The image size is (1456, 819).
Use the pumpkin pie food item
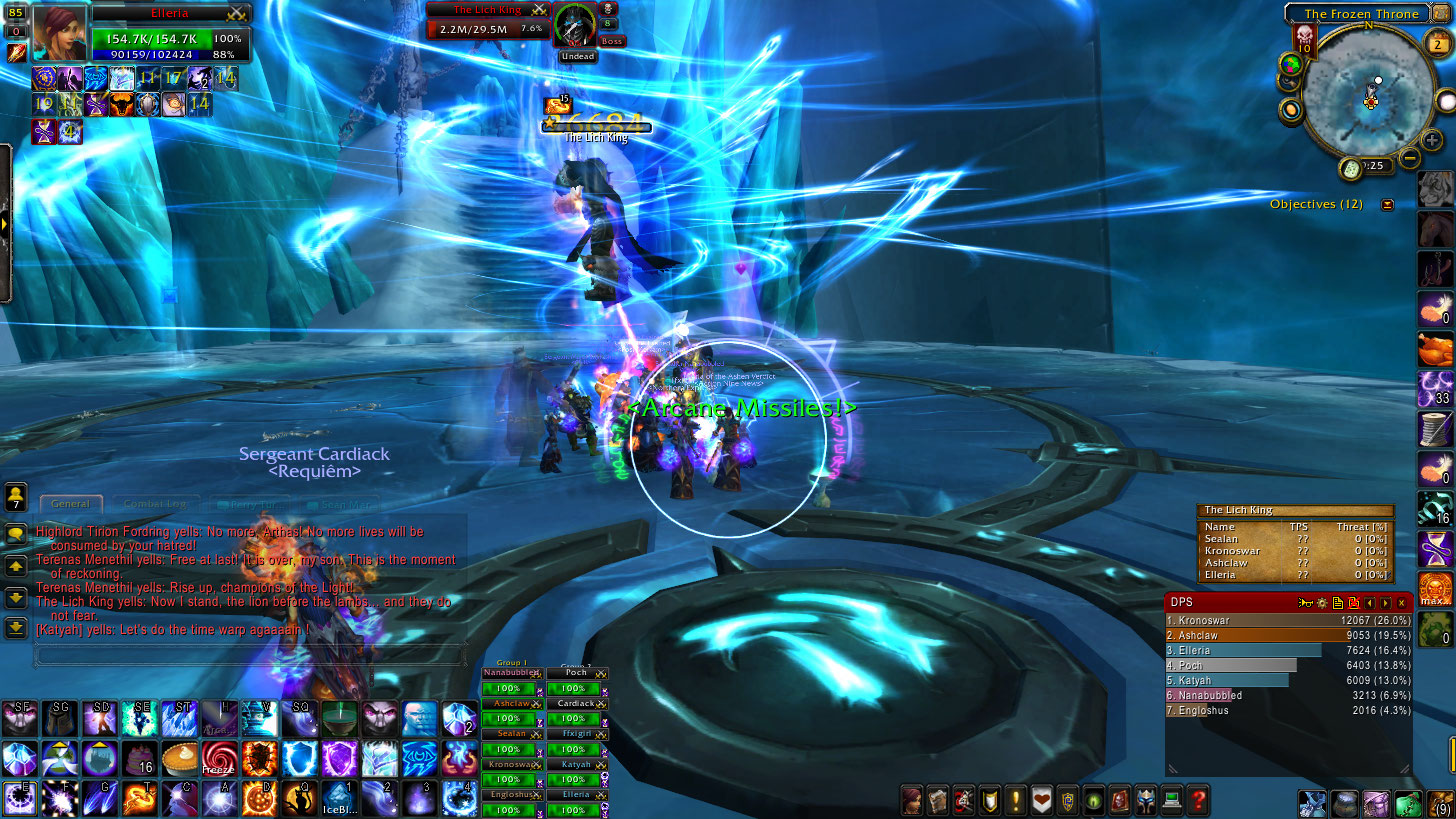click(x=179, y=758)
